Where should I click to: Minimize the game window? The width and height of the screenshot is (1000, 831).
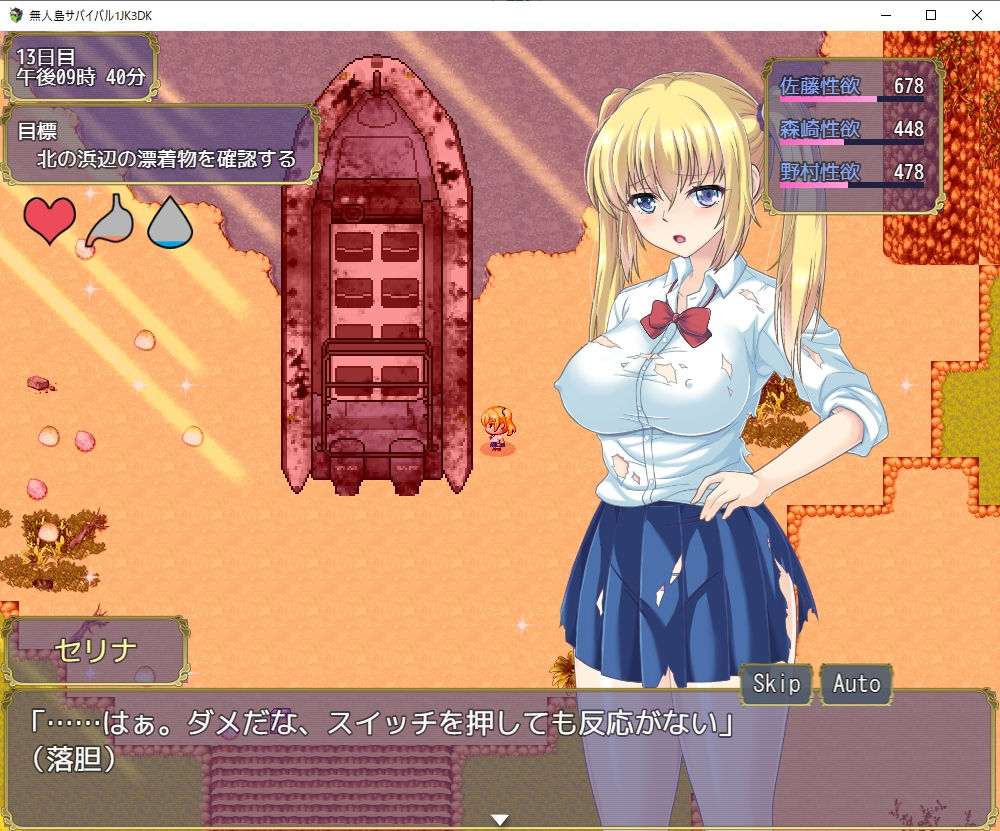tap(884, 15)
